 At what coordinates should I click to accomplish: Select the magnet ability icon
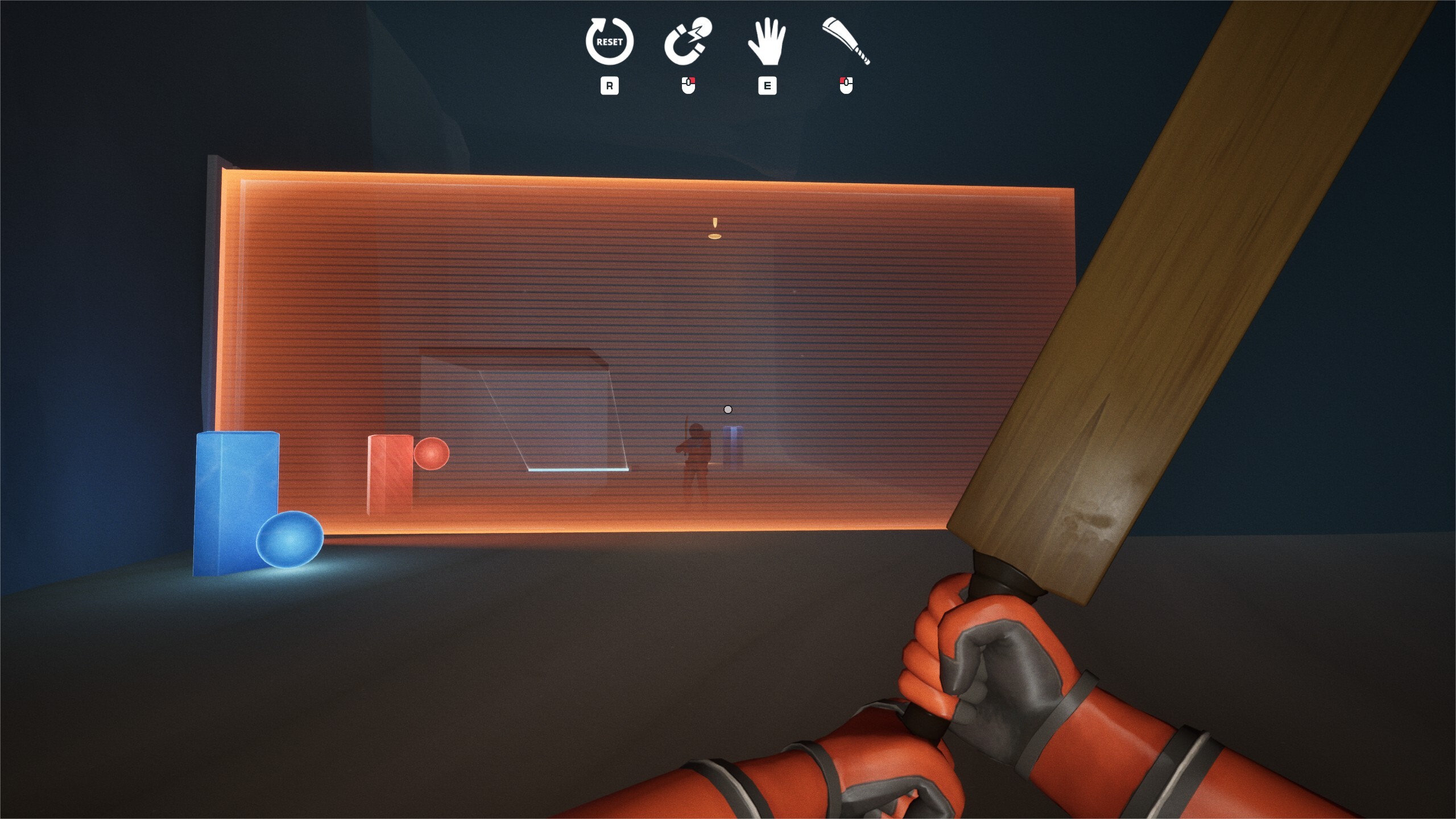689,43
